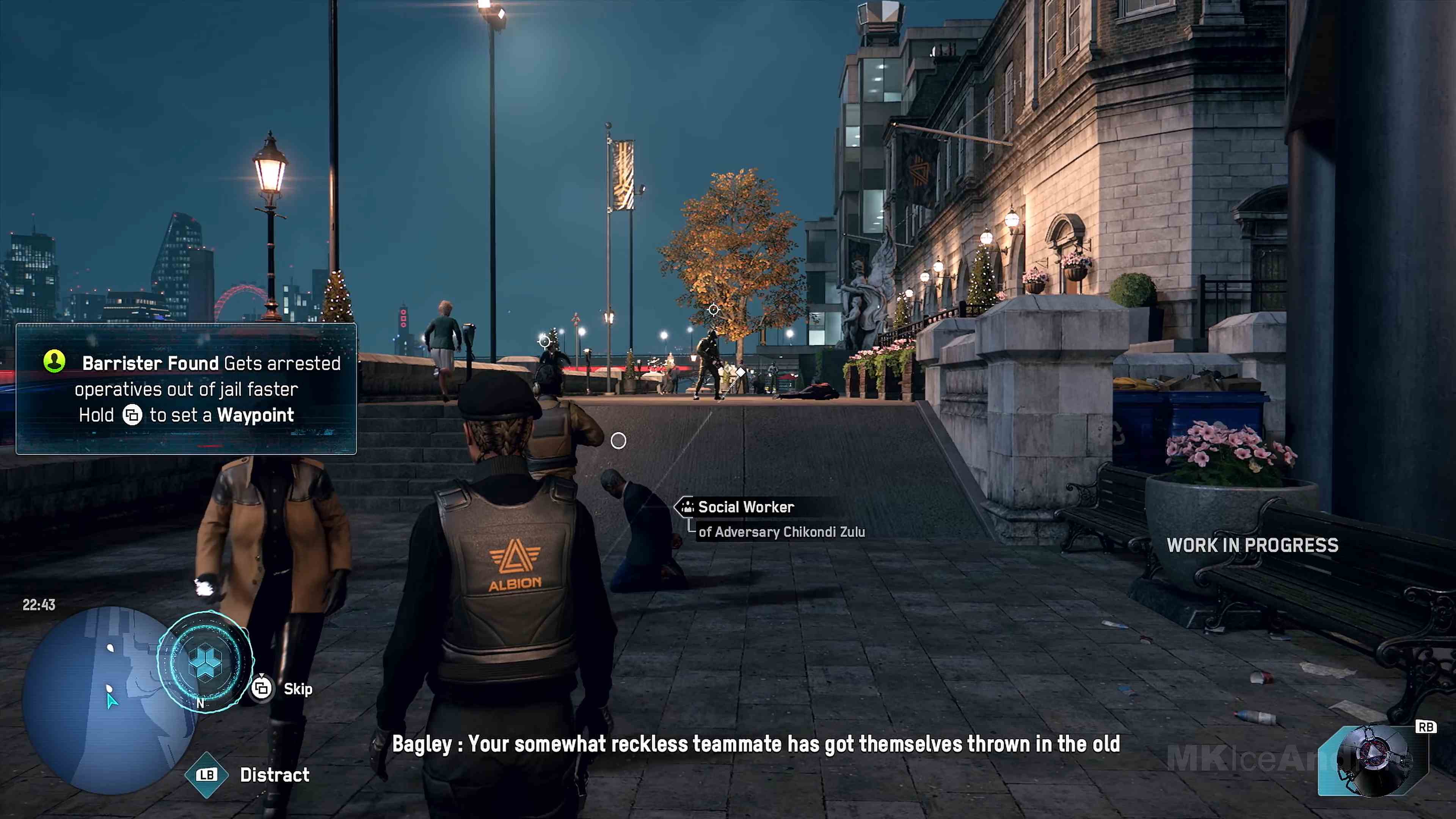
Task: Toggle the N compass indicator on the minimap
Action: coord(201,702)
